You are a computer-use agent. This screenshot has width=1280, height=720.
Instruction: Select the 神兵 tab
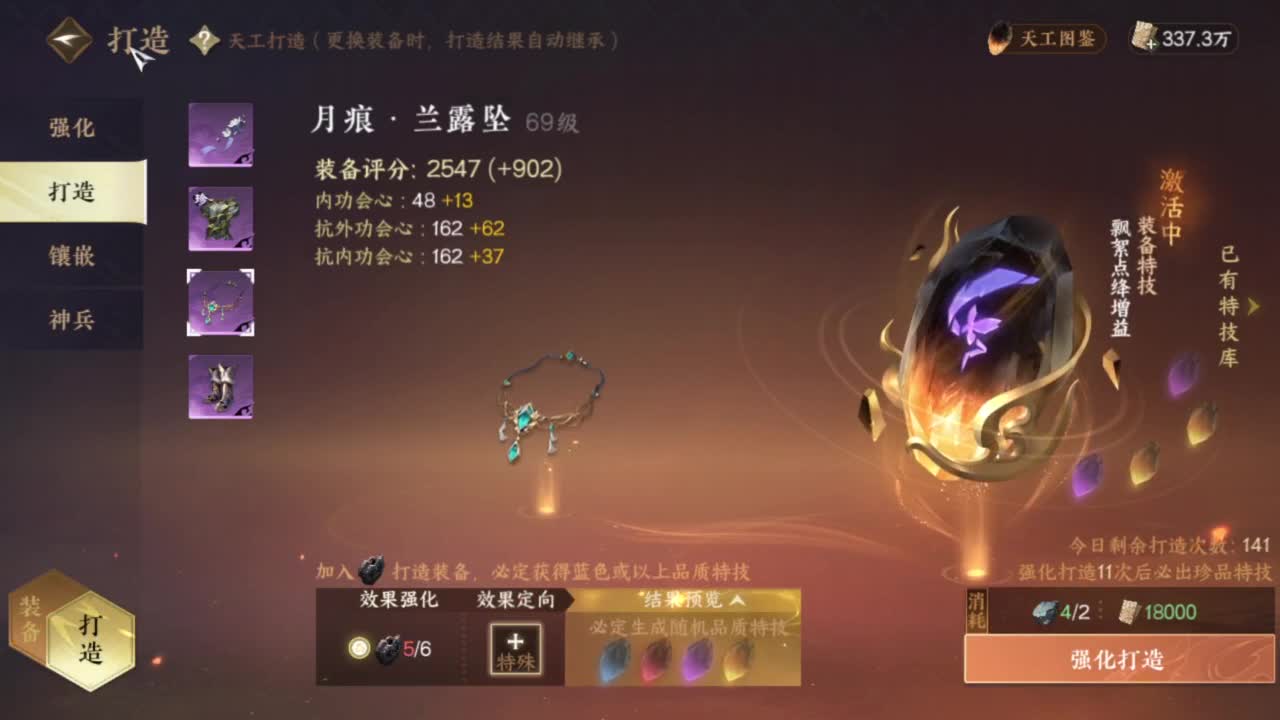71,320
